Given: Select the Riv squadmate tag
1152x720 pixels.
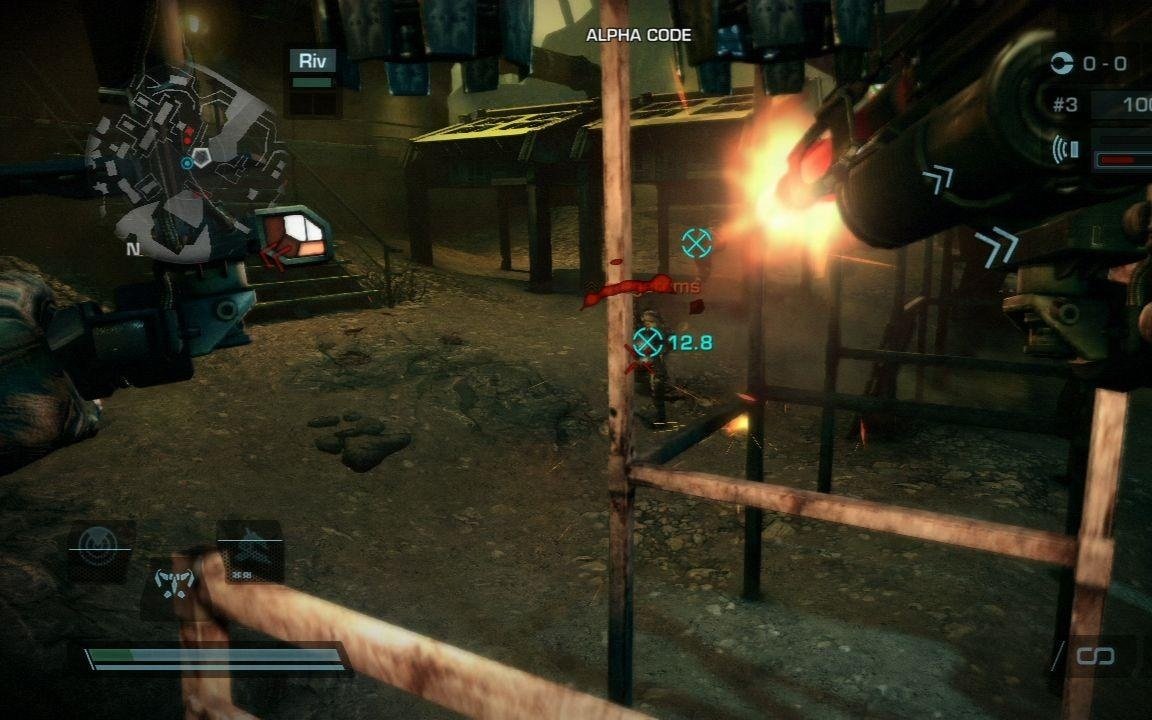Looking at the screenshot, I should (x=313, y=61).
